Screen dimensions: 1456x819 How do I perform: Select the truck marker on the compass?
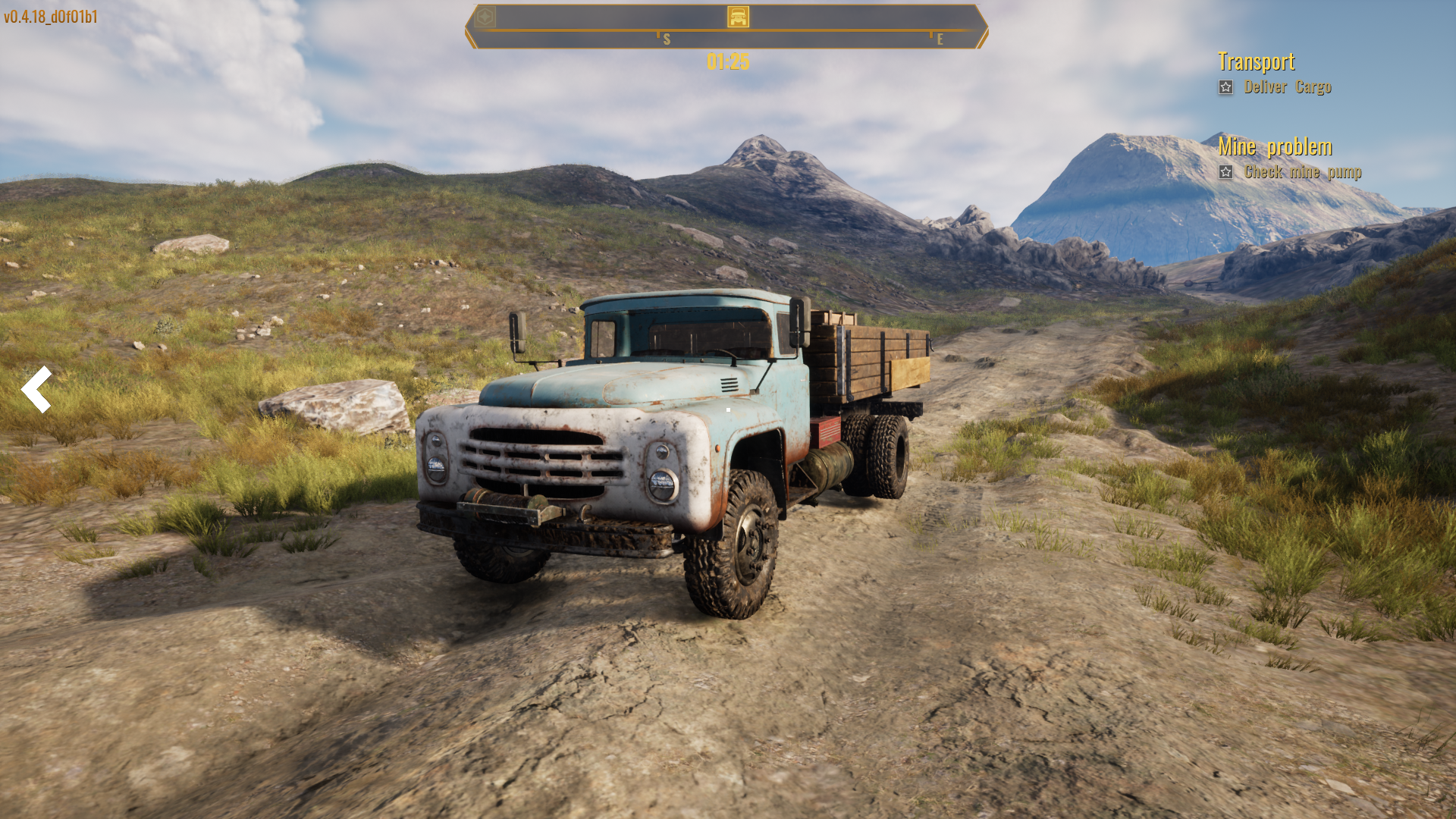tap(738, 17)
